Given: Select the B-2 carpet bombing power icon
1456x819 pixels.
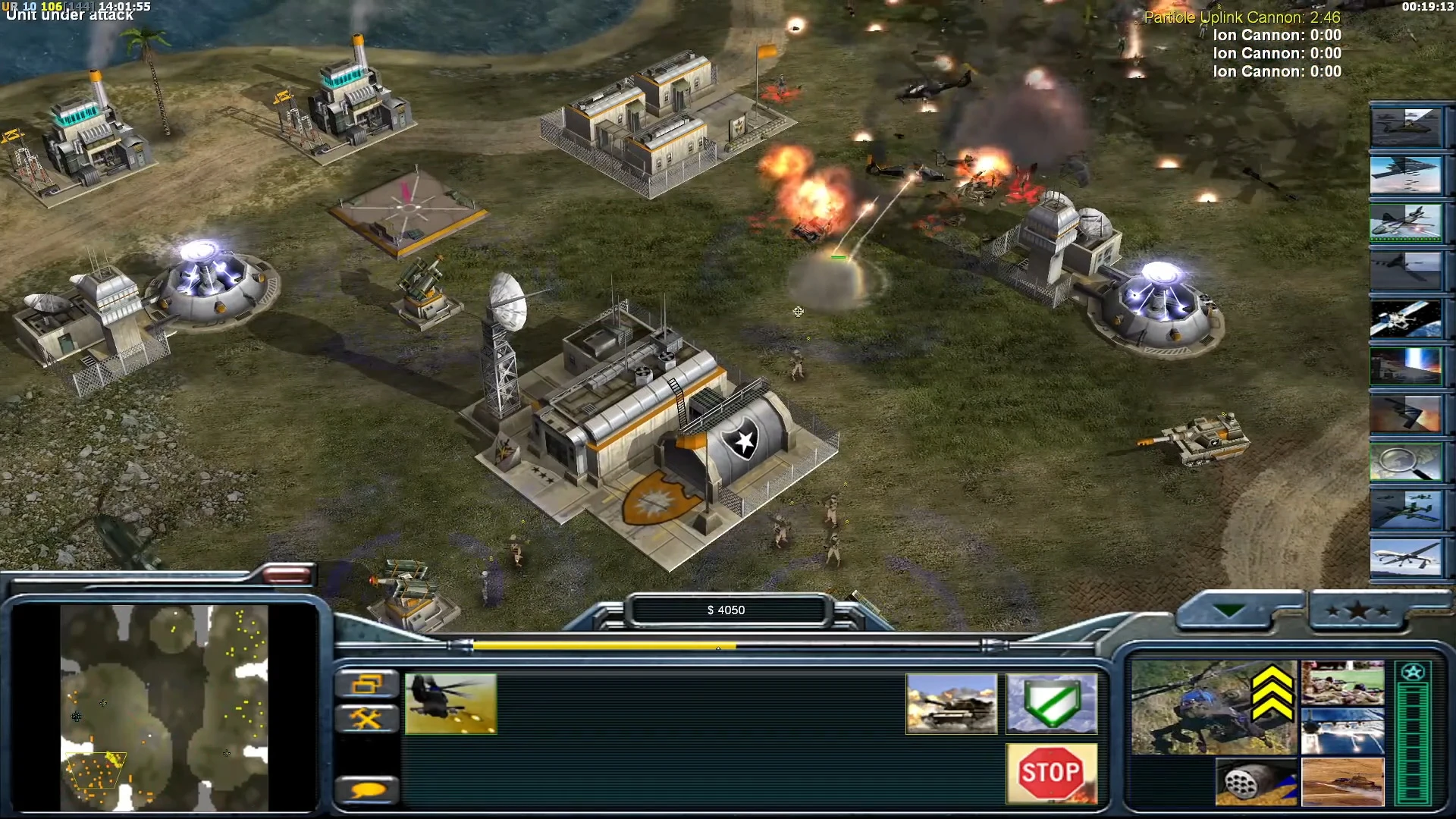Looking at the screenshot, I should point(1409,176).
